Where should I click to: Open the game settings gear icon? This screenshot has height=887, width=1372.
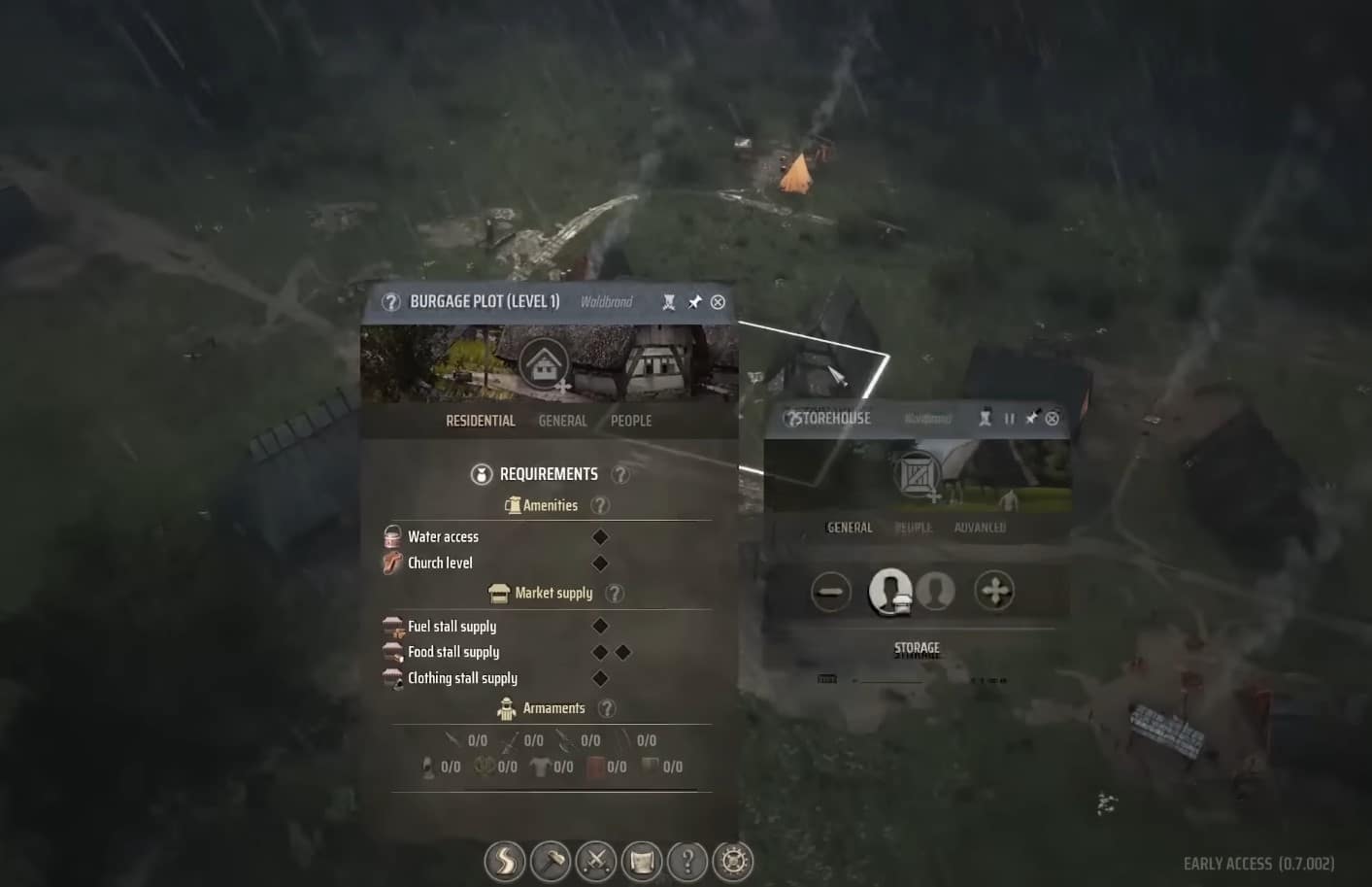732,861
